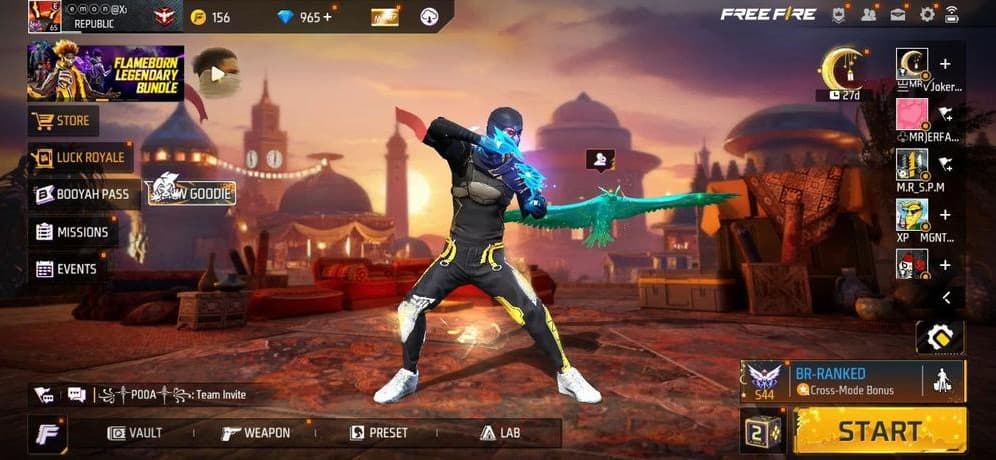
Task: Open the settings gear icon
Action: click(927, 14)
